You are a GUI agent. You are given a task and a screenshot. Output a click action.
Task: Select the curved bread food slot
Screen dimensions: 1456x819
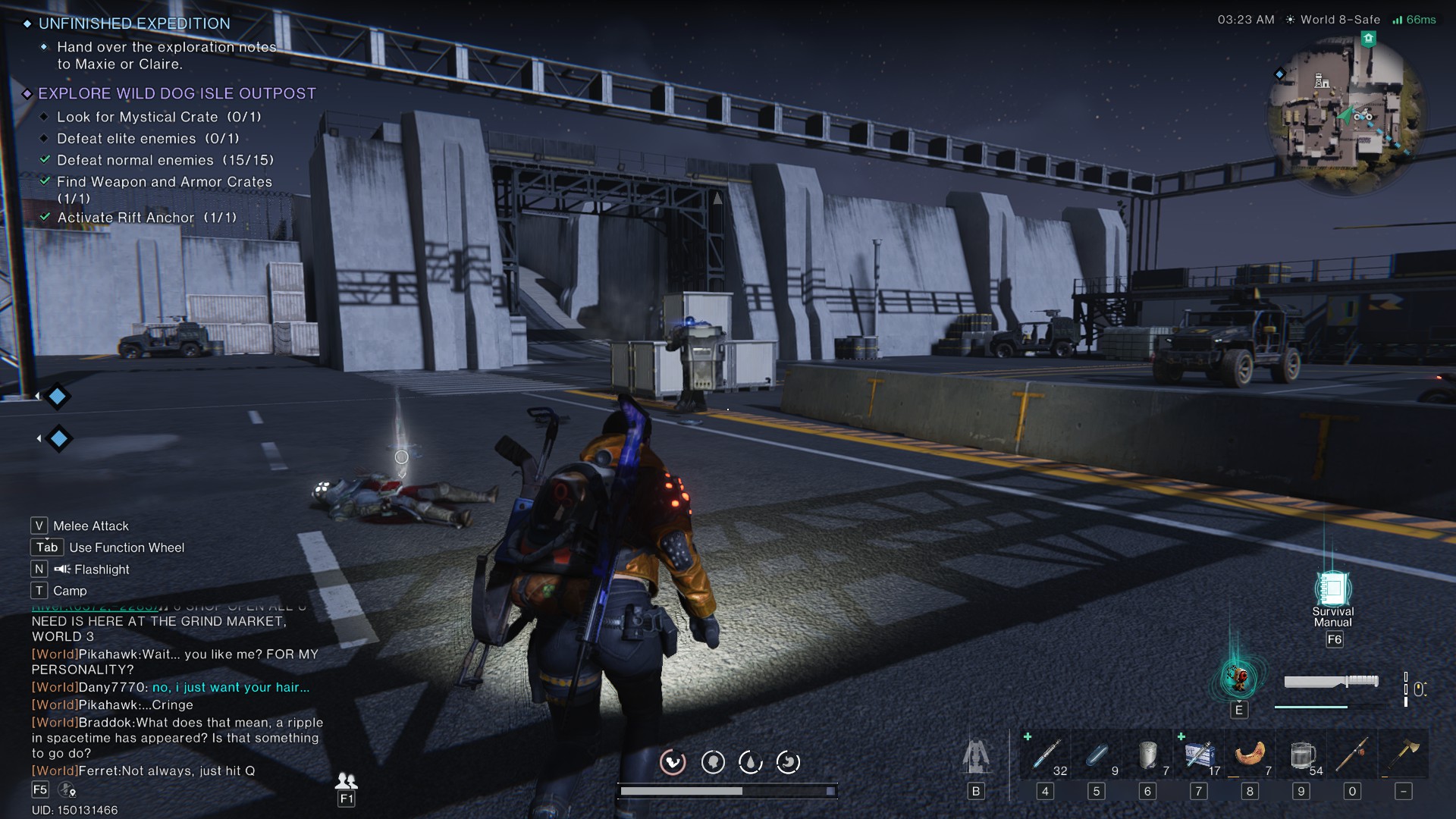point(1250,755)
